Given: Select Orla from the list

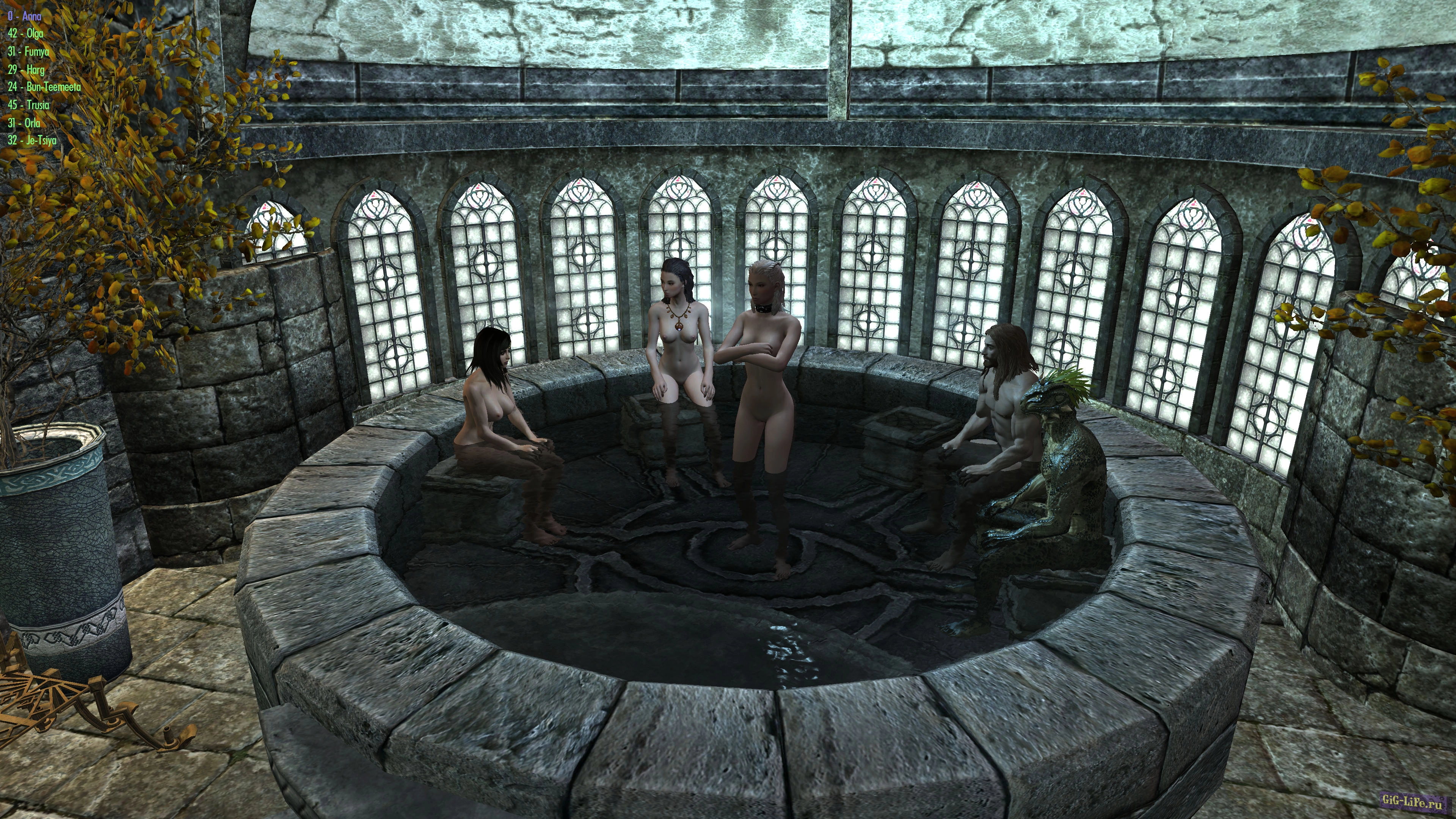Looking at the screenshot, I should [x=24, y=122].
